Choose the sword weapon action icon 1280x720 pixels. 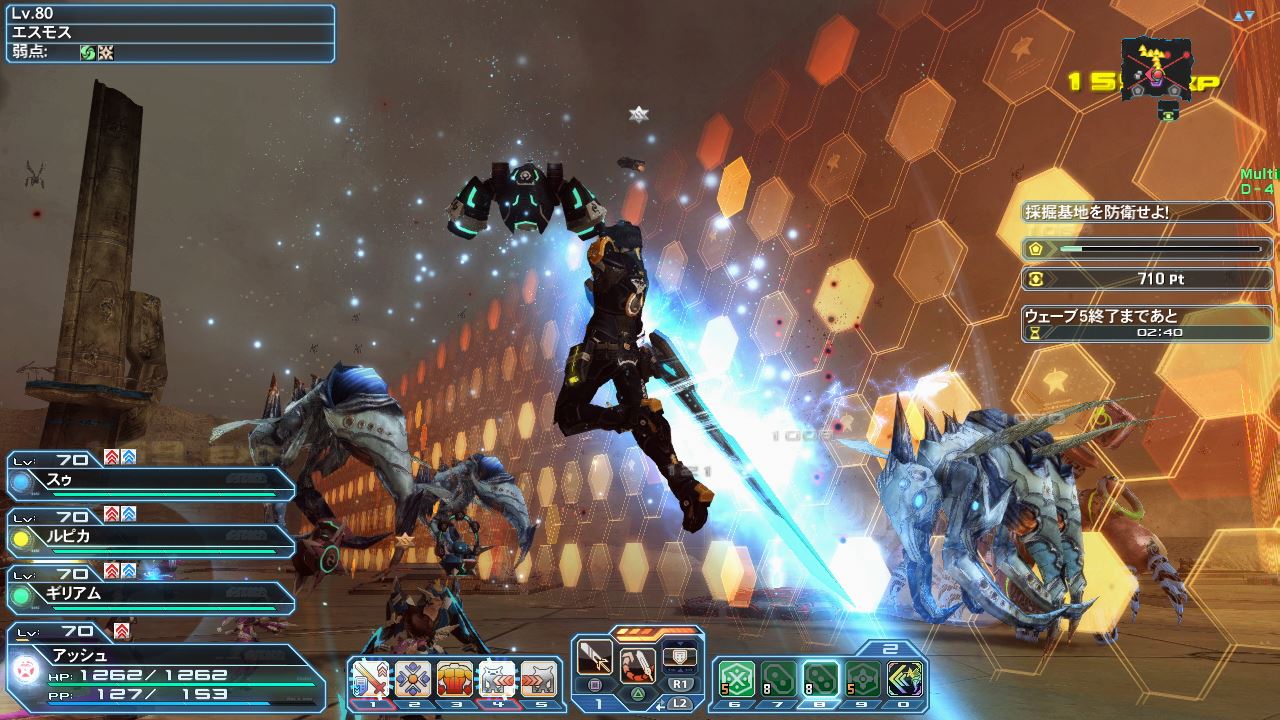pos(595,660)
